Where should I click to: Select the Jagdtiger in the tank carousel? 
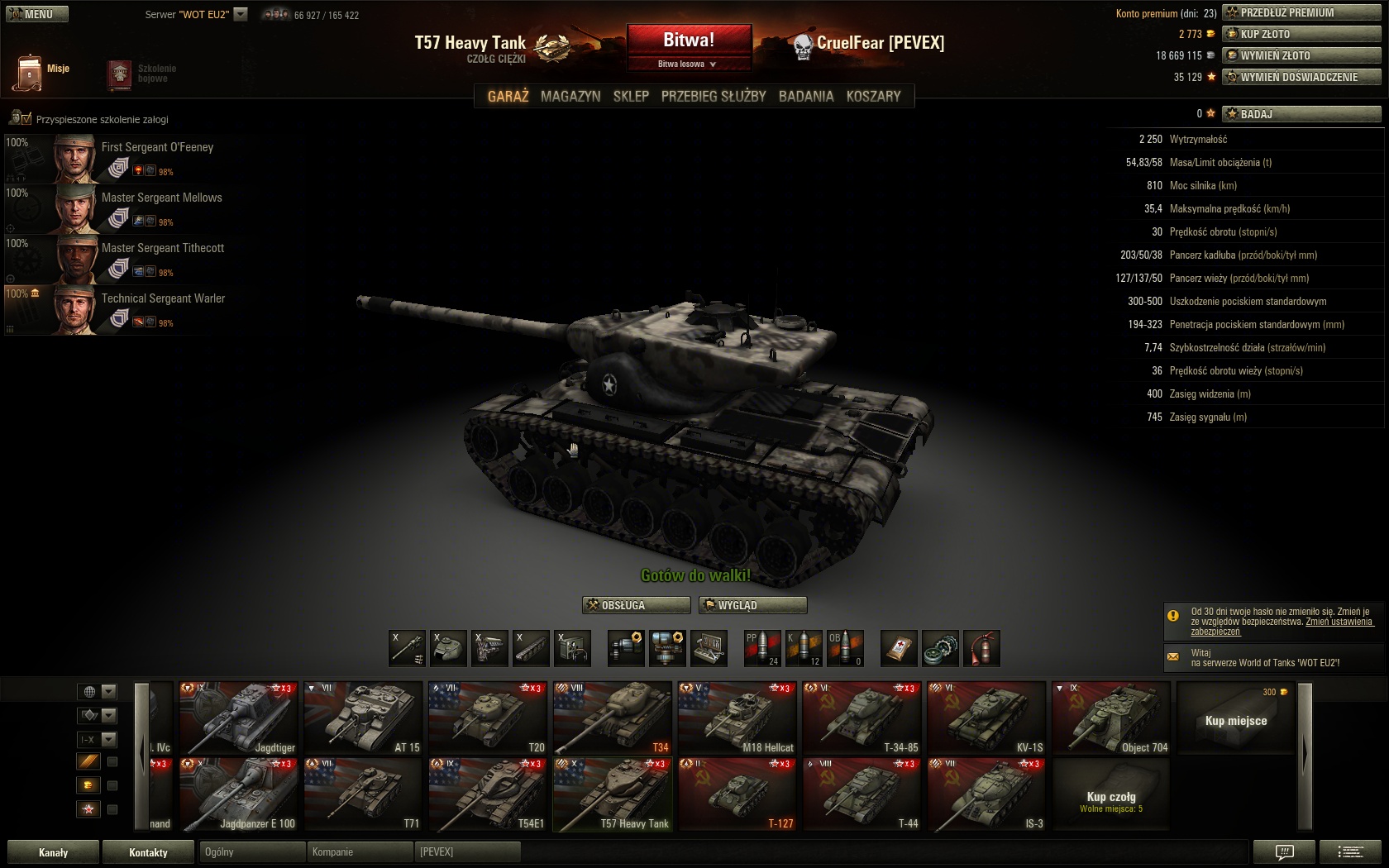pyautogui.click(x=238, y=718)
